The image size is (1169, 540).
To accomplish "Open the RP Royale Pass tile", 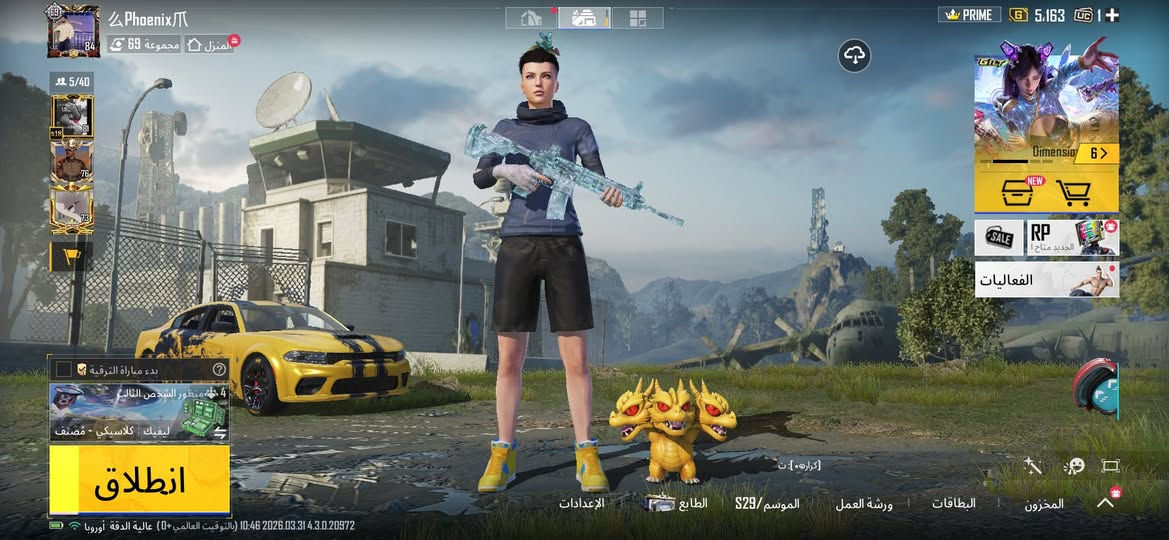I will point(1072,238).
